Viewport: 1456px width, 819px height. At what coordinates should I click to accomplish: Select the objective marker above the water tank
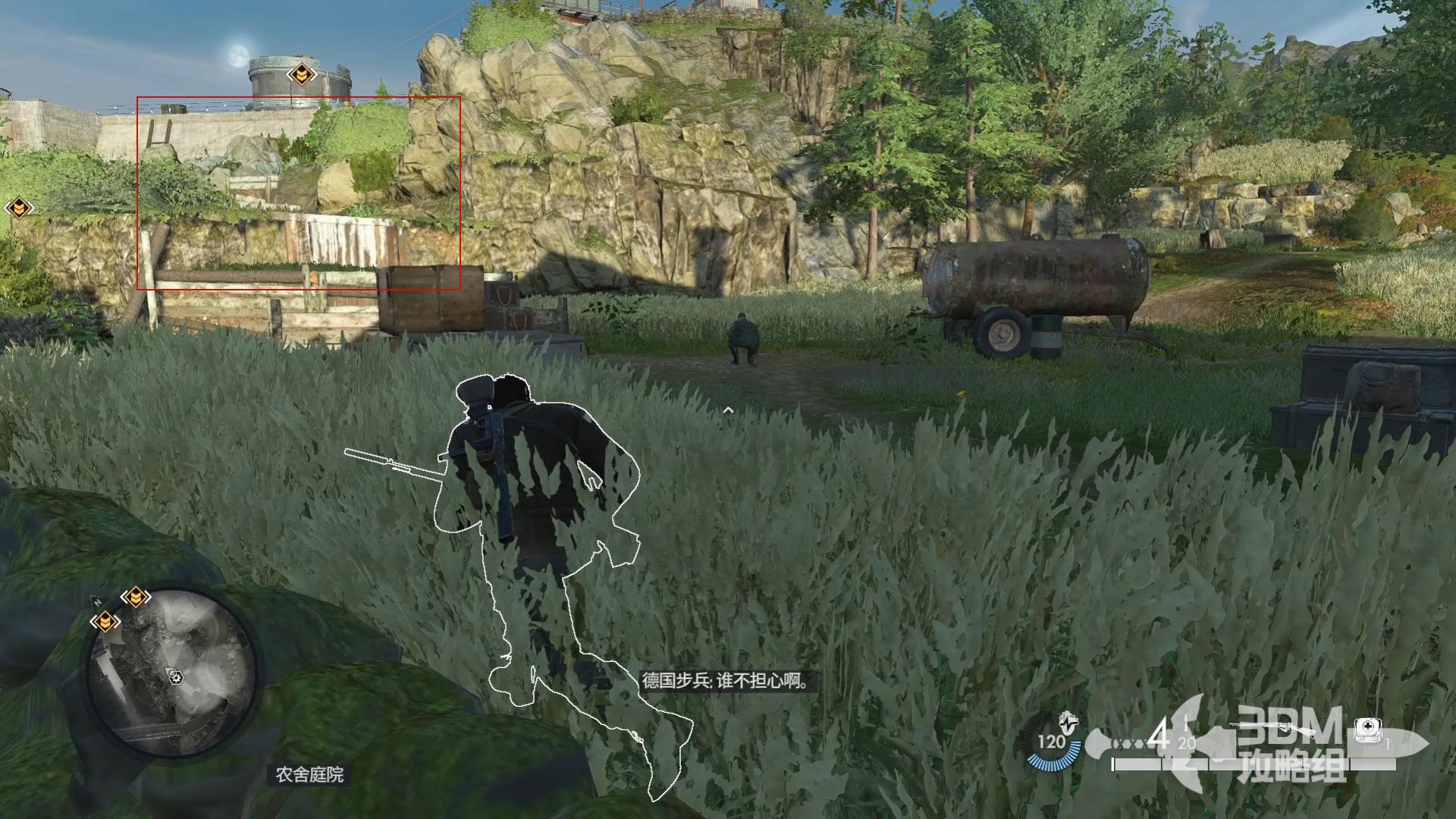[301, 74]
